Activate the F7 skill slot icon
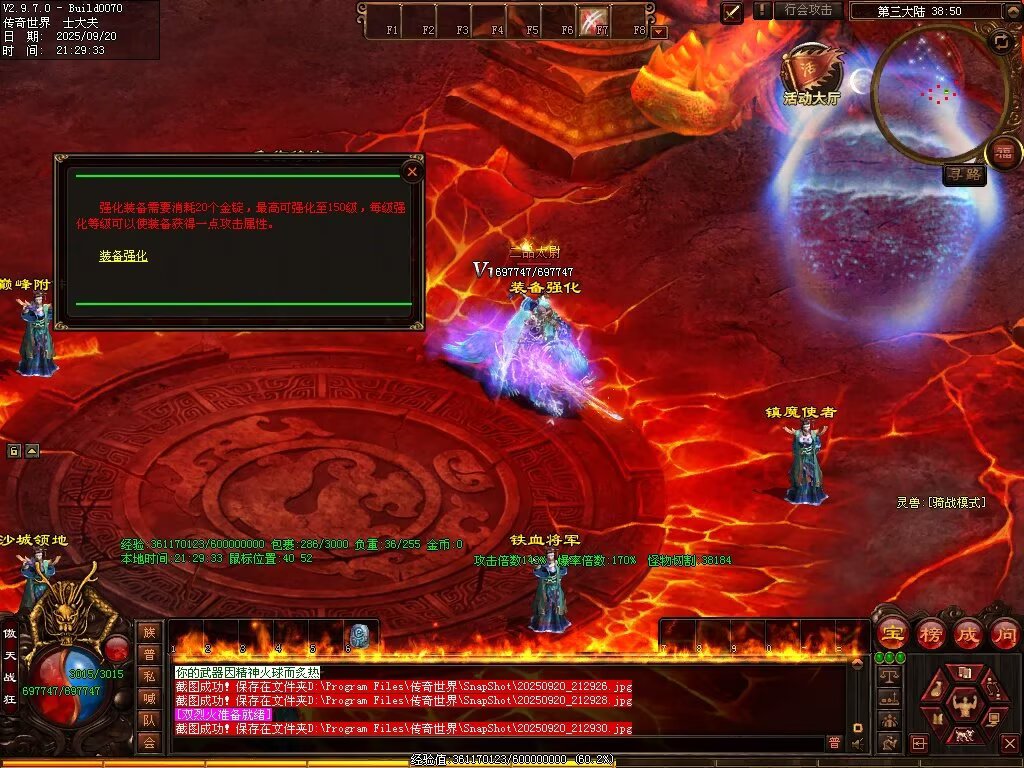This screenshot has height=768, width=1024. pos(595,19)
